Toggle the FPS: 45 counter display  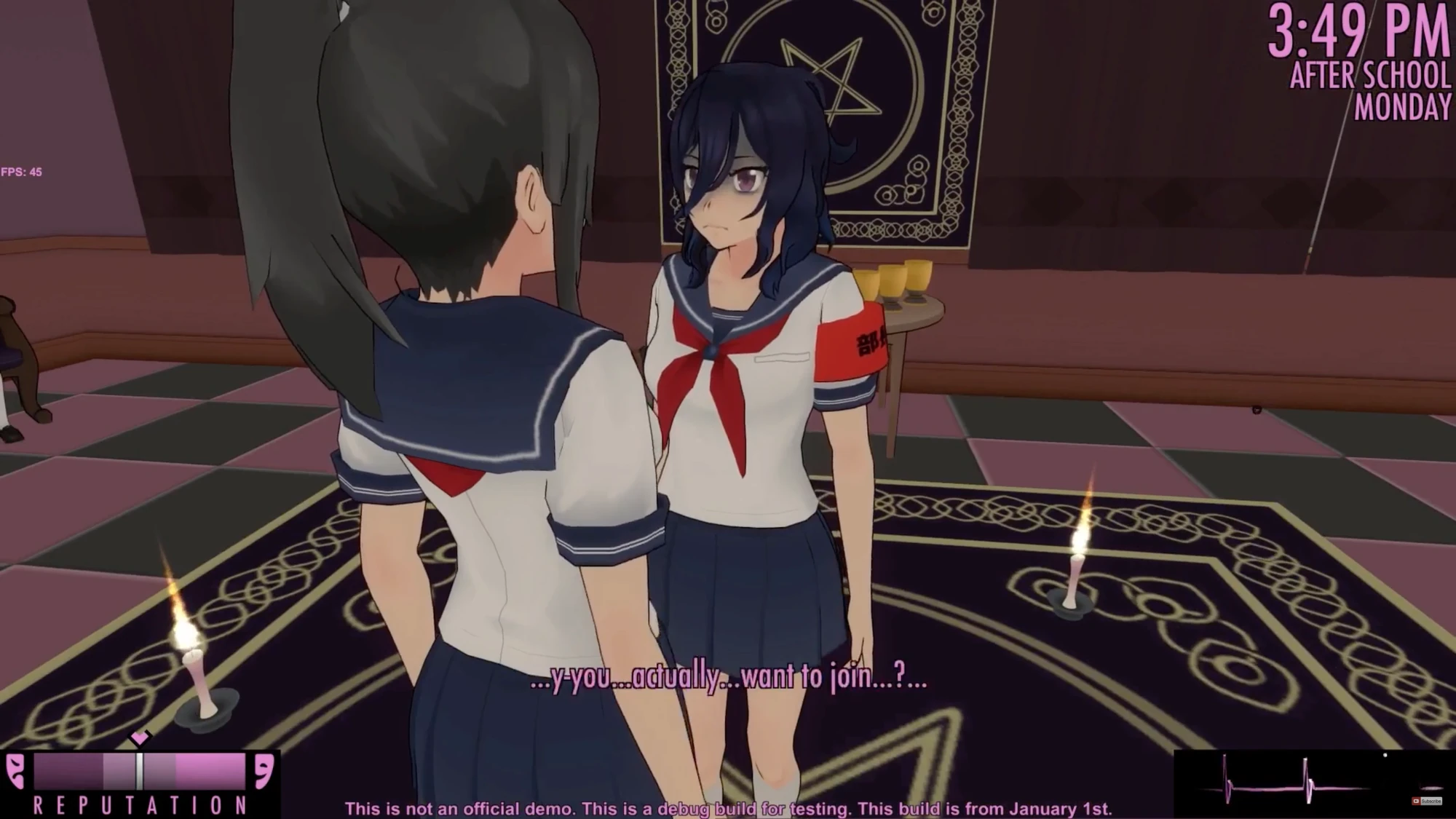(x=22, y=173)
